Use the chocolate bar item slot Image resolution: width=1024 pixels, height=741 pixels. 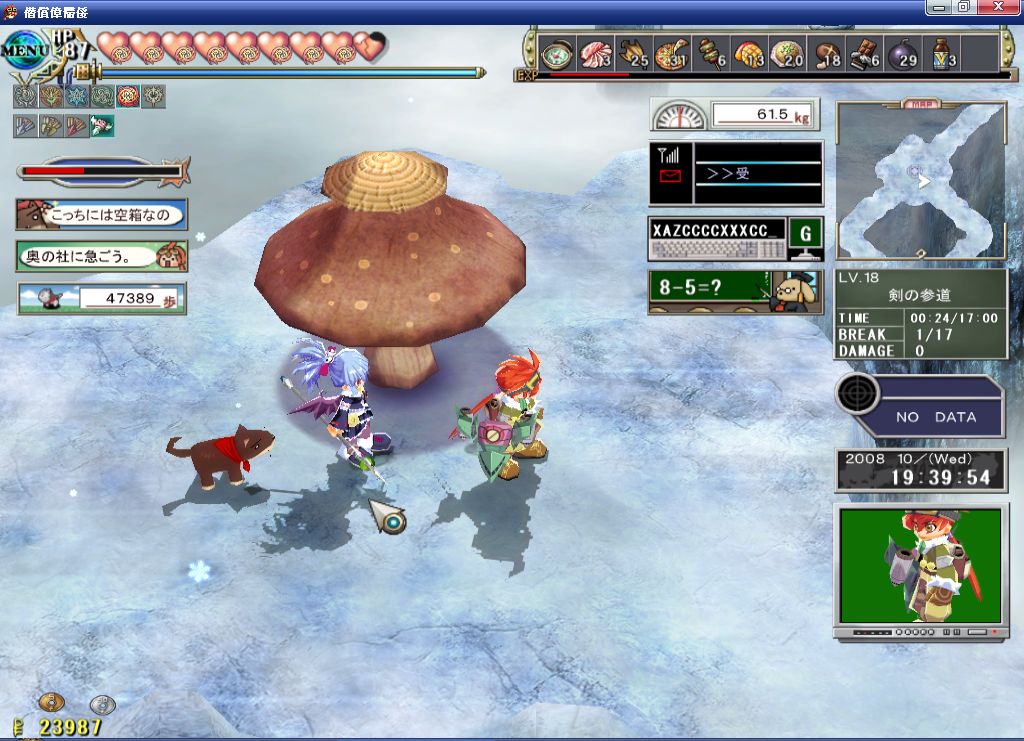[x=864, y=54]
